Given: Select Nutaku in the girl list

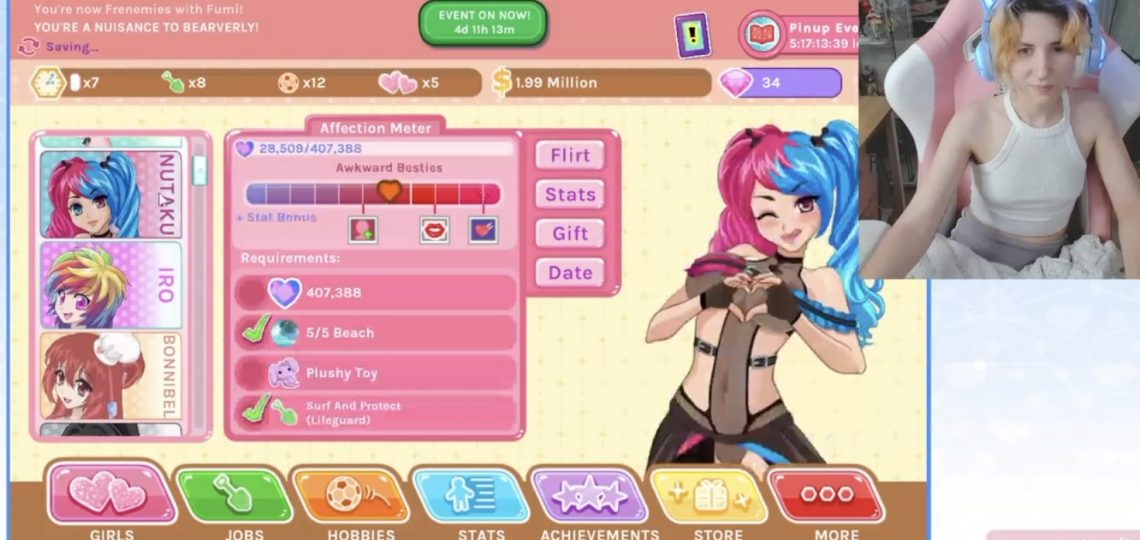Looking at the screenshot, I should [110, 194].
